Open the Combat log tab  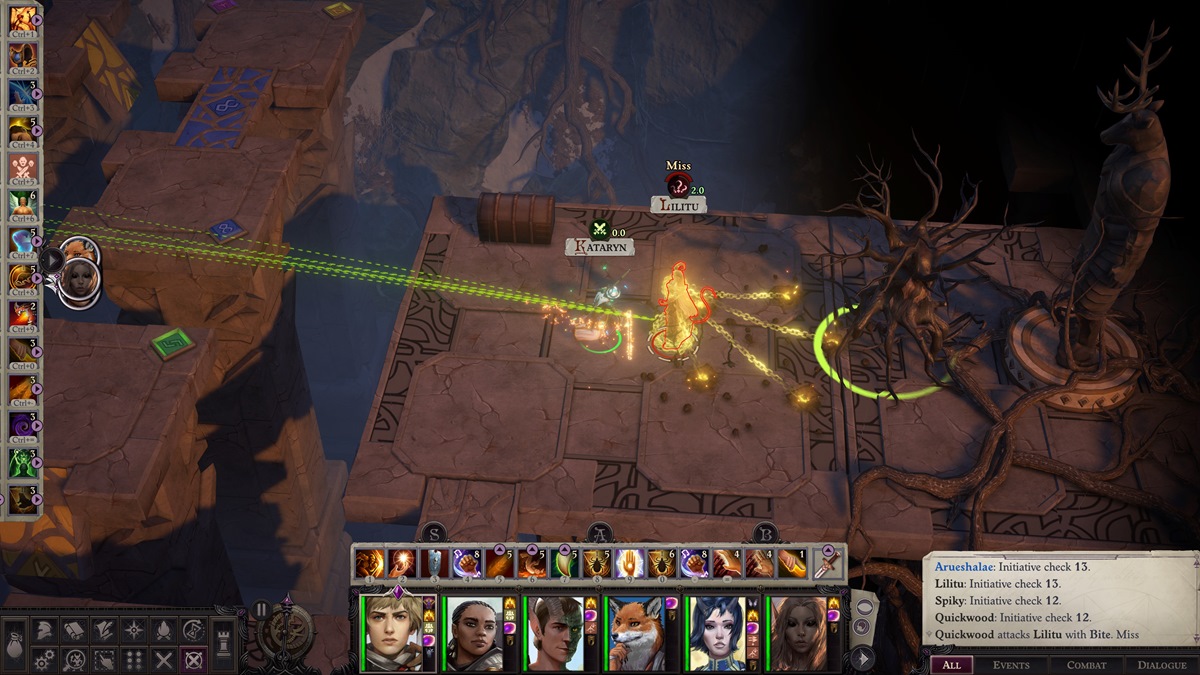[x=1086, y=665]
